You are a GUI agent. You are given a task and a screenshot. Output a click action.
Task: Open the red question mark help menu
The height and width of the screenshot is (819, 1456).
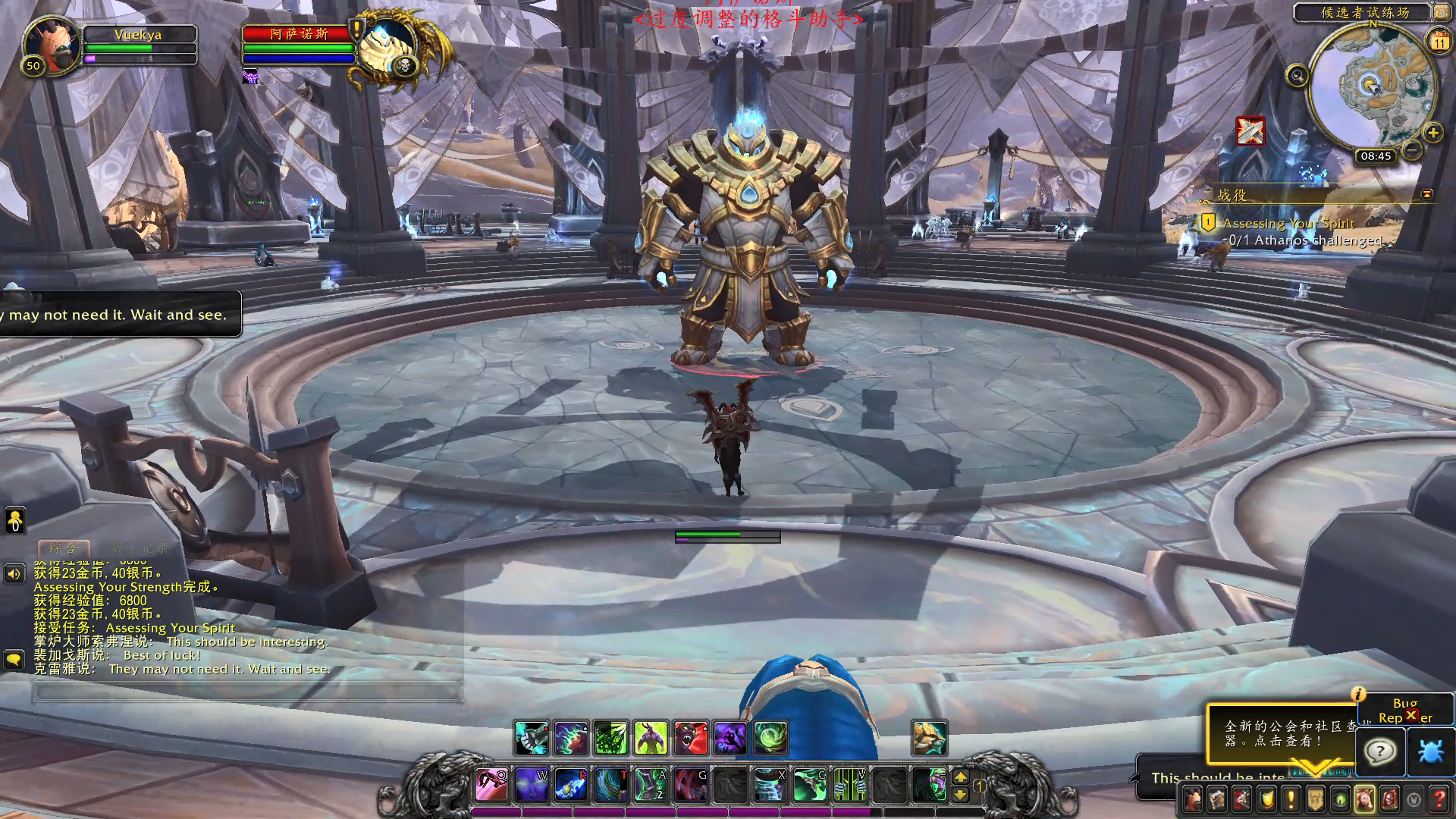(x=1439, y=799)
